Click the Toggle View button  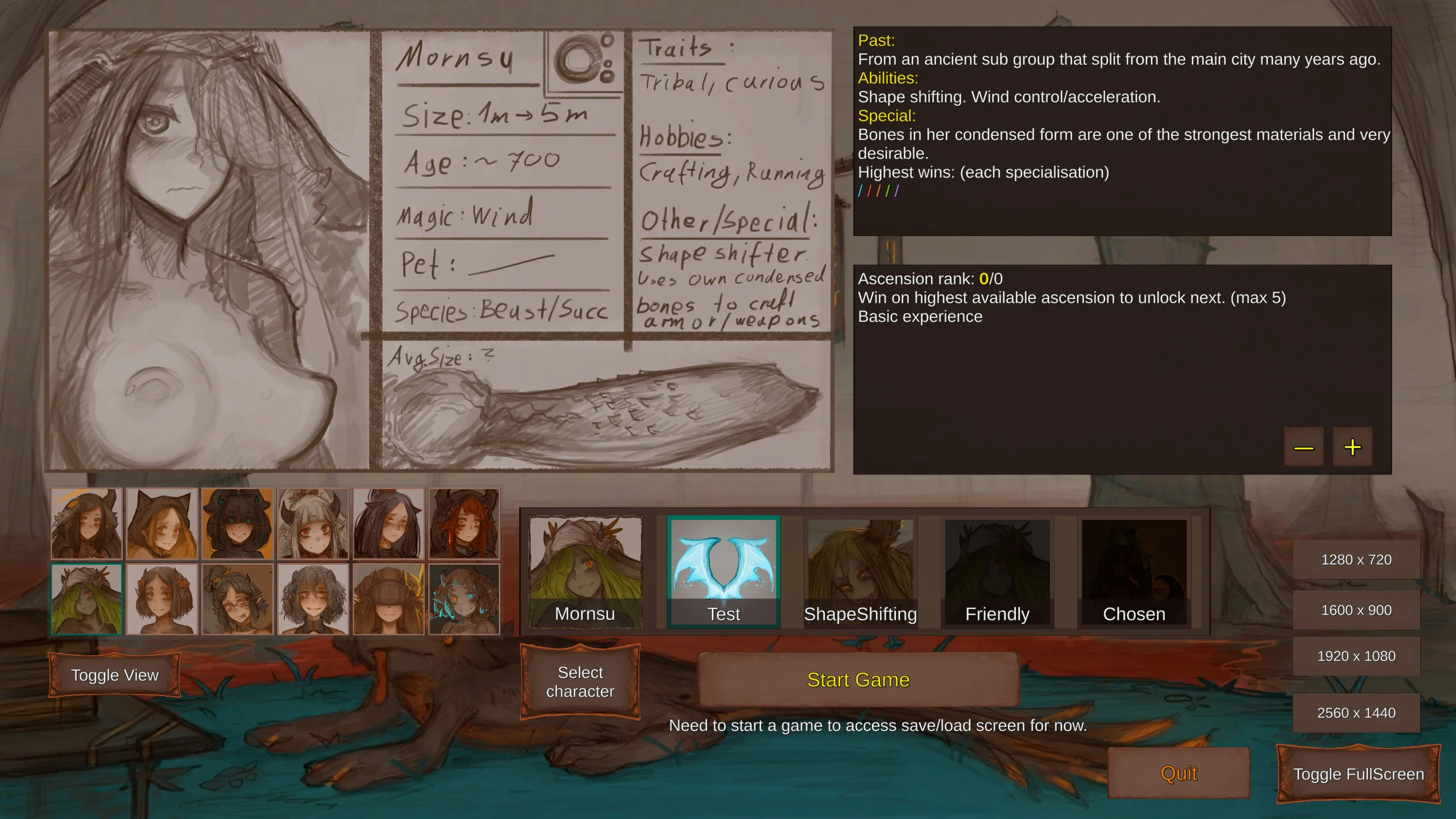tap(115, 675)
